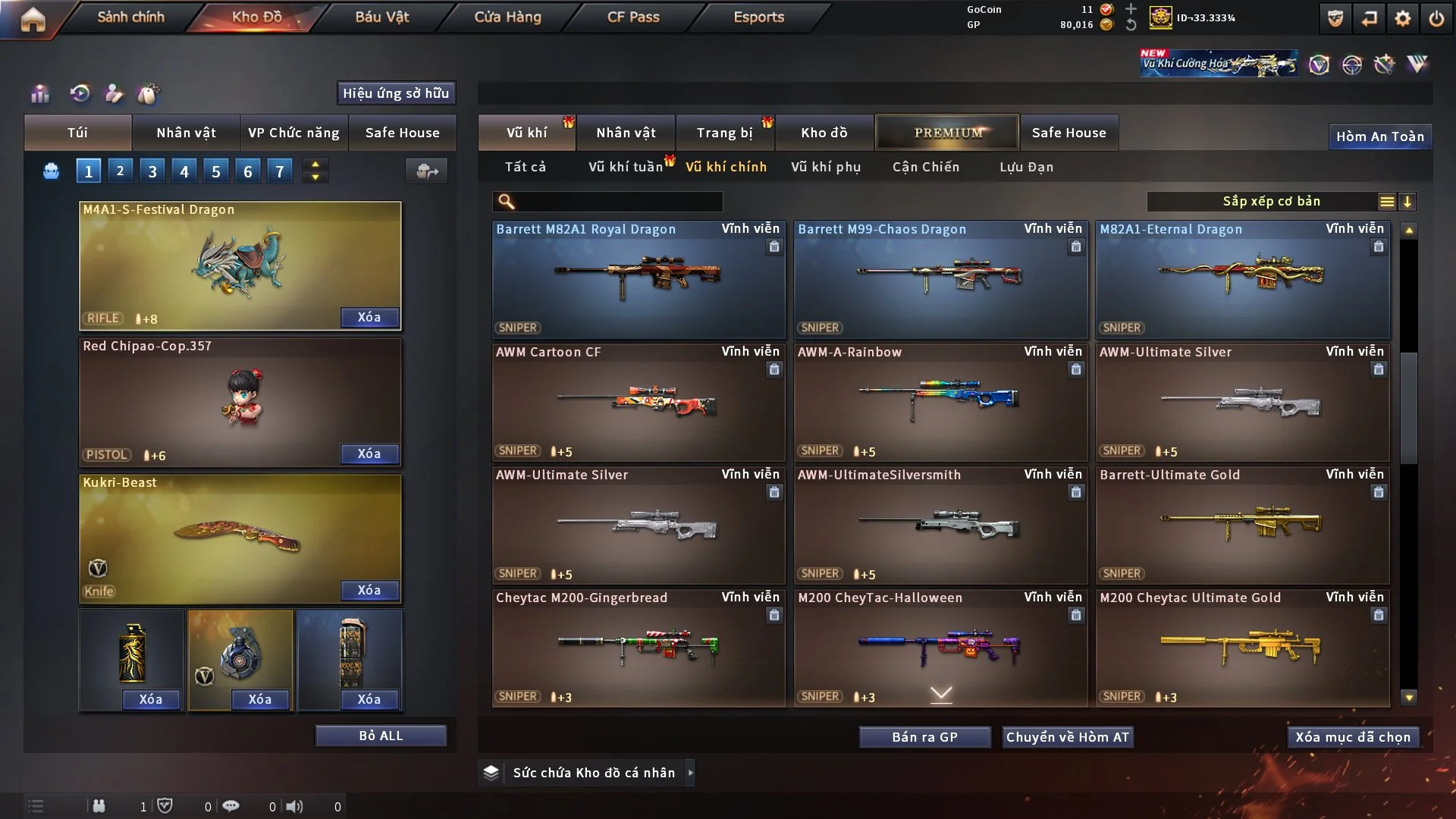This screenshot has width=1456, height=819.
Task: Select the Vũ khí phụ filter
Action: [825, 167]
